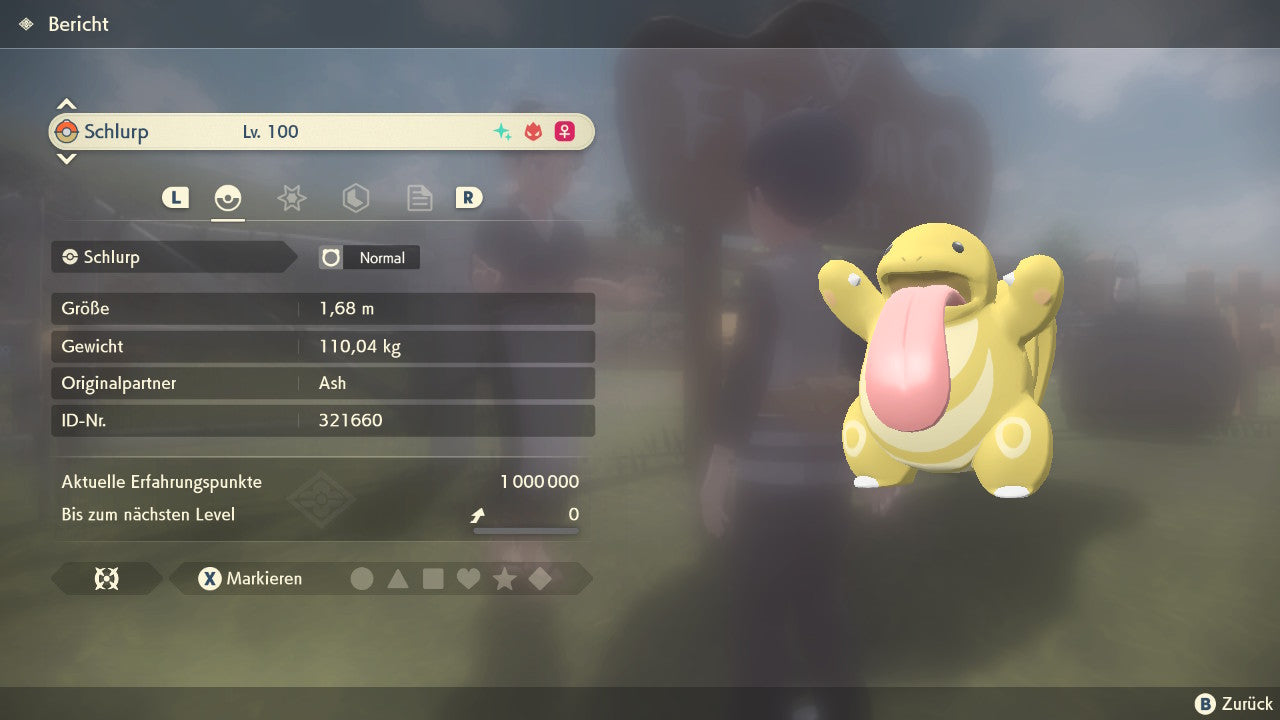Toggle the diamond marking
The image size is (1280, 720).
coord(540,578)
